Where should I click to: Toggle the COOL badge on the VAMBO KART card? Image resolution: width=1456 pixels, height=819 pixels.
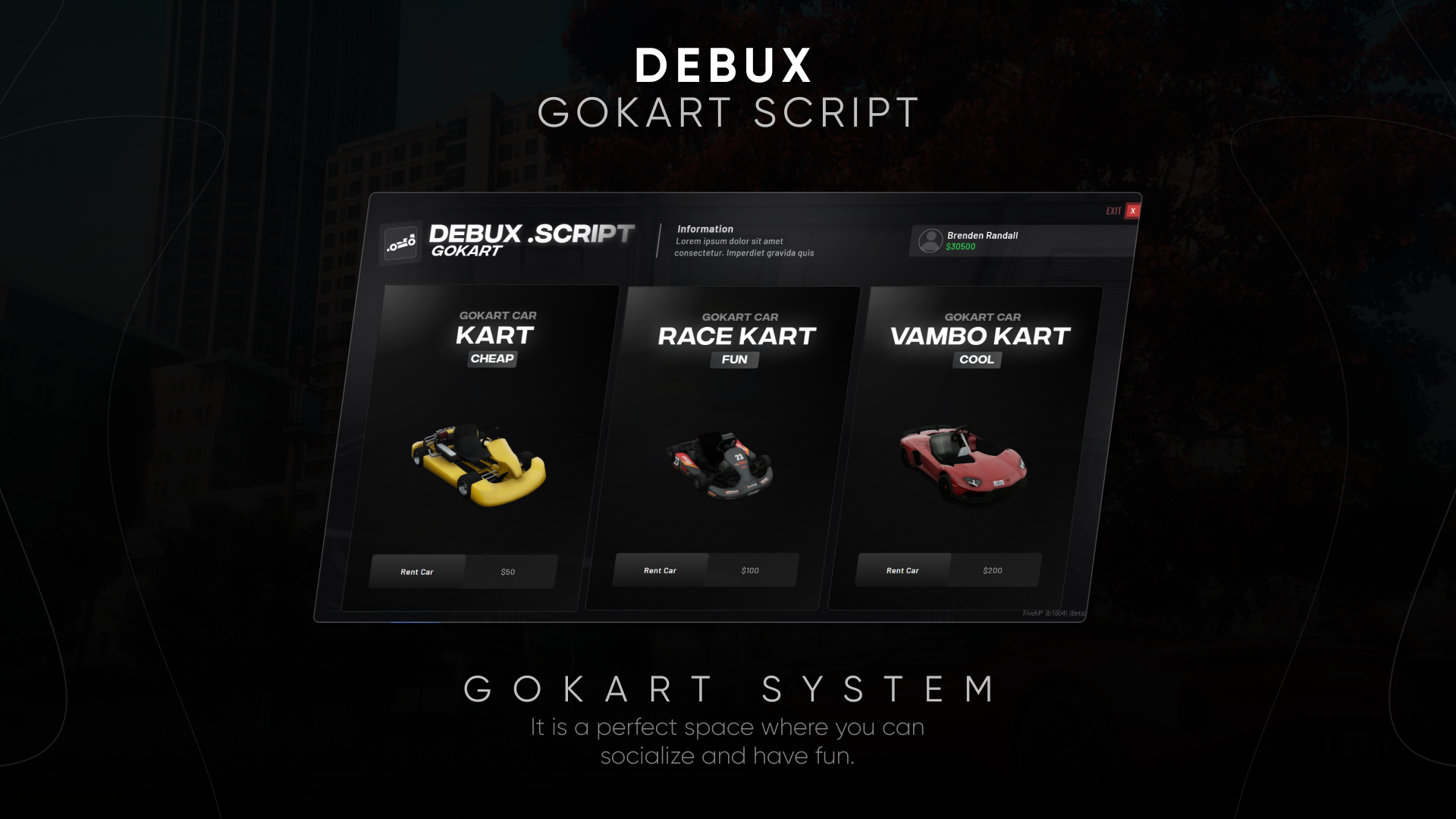point(977,360)
